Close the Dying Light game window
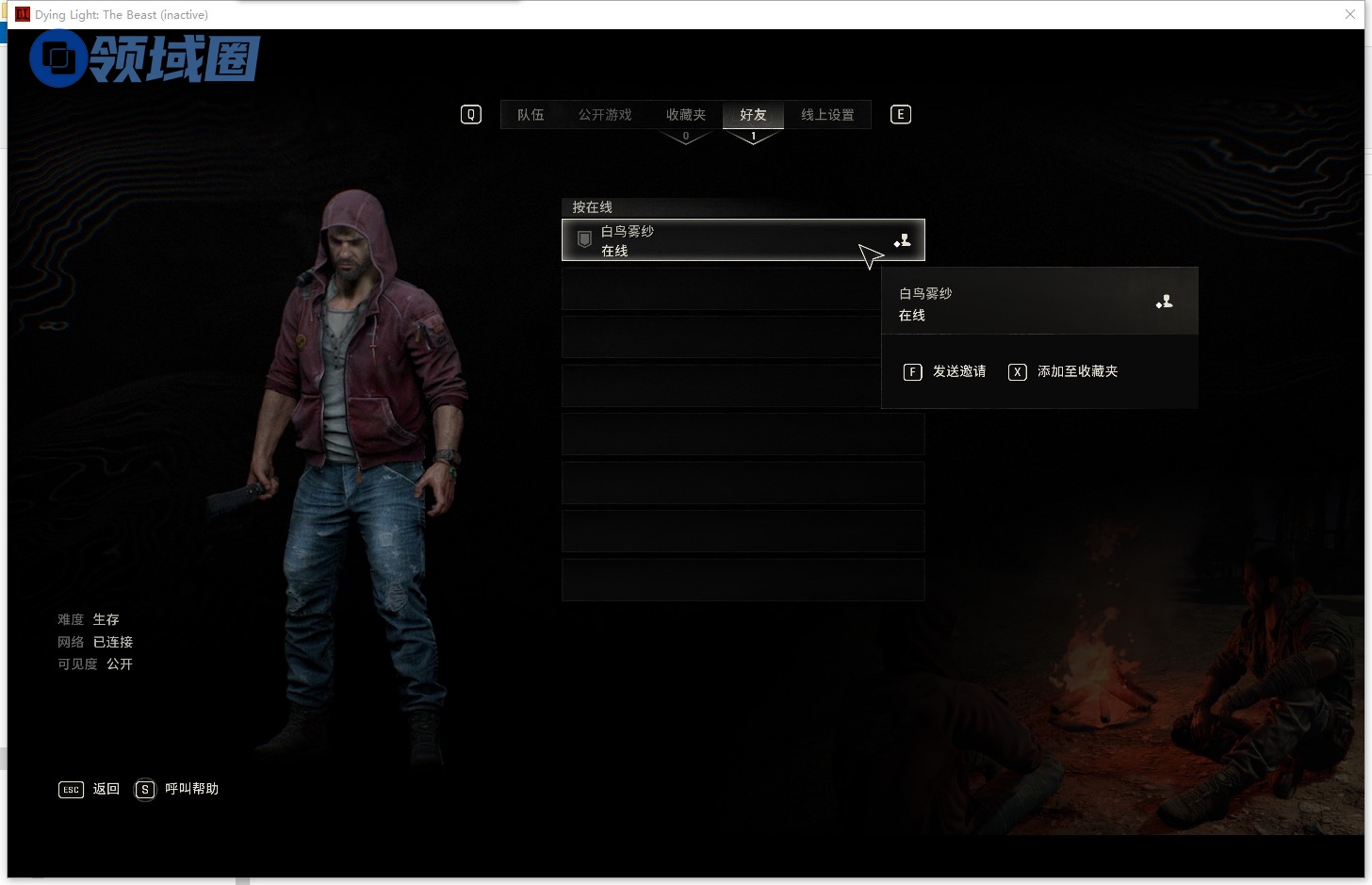Screen dimensions: 1372x885 1350,14
